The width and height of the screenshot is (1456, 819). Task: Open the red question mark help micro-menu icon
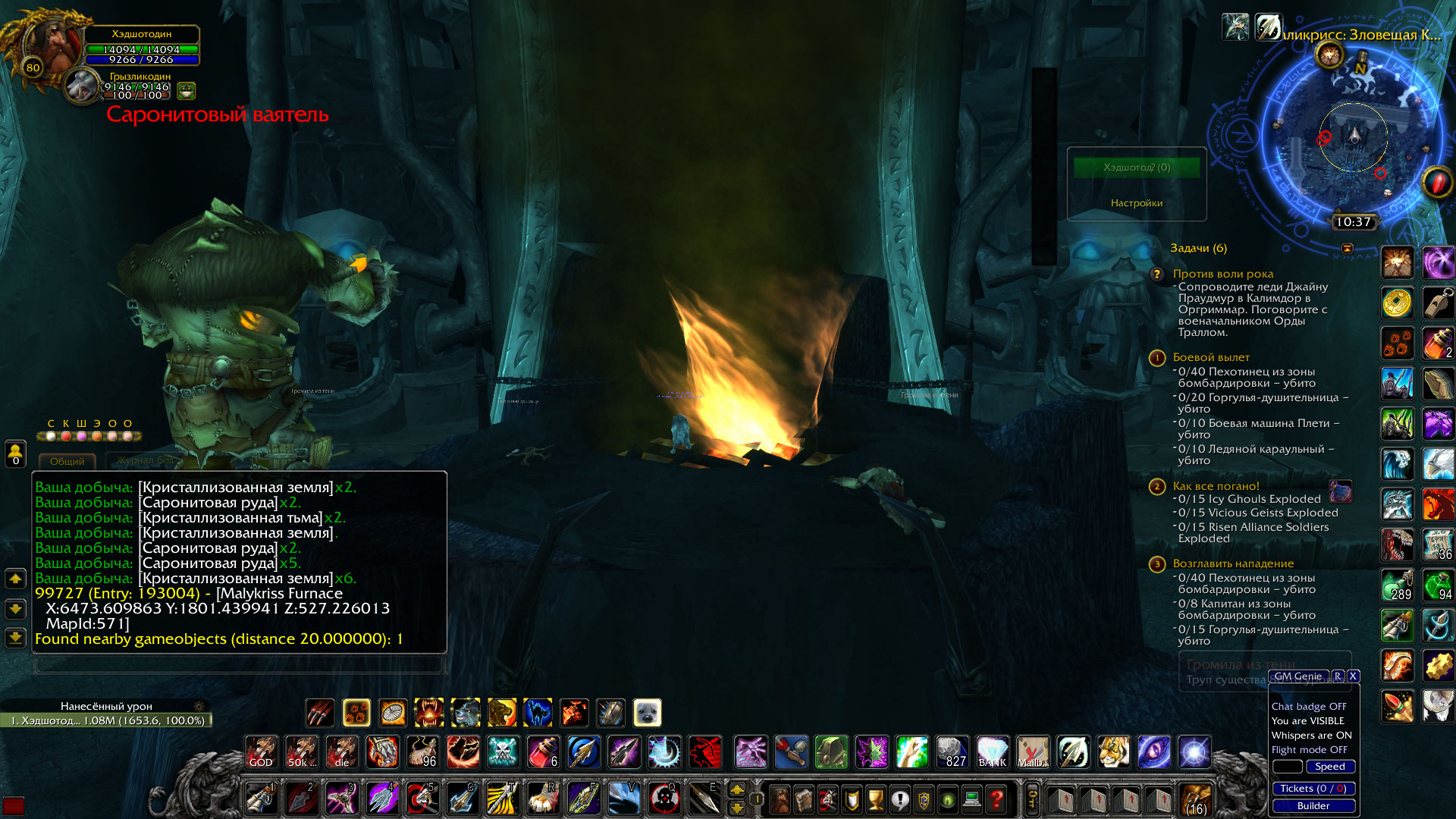click(x=995, y=799)
